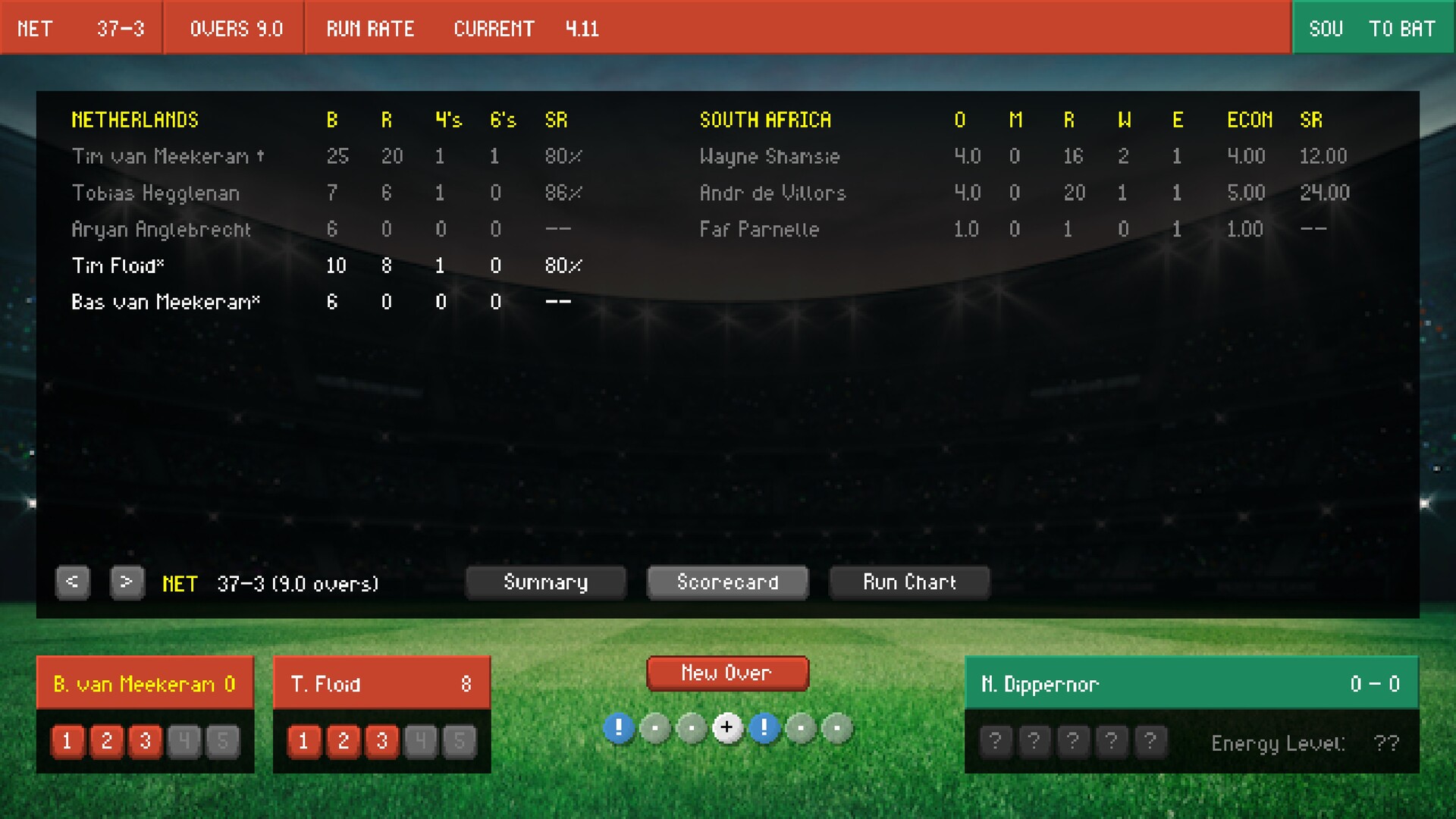The width and height of the screenshot is (1456, 819).
Task: Click the first grey dot ball marker
Action: (657, 728)
